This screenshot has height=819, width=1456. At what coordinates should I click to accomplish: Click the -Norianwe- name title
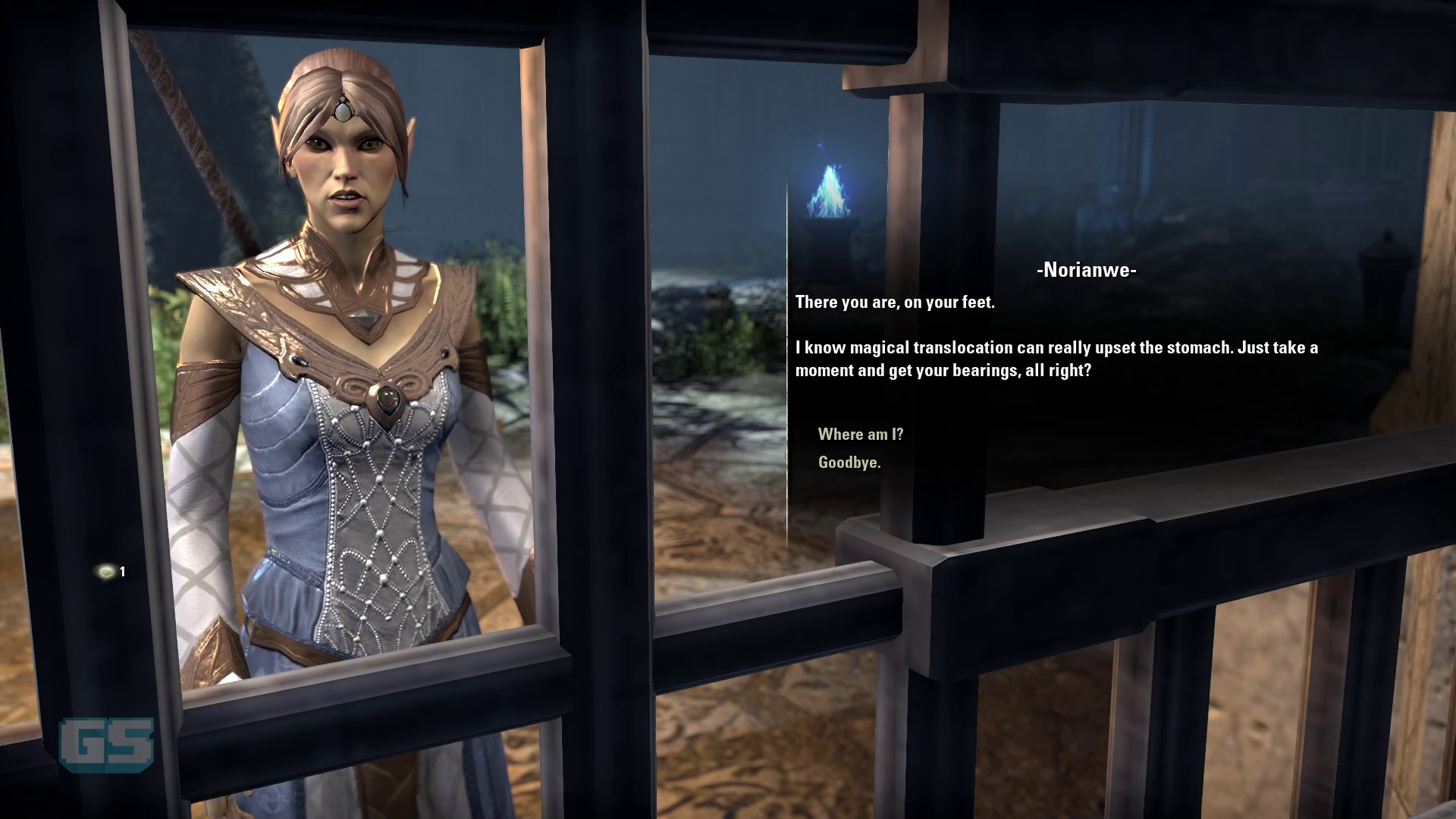click(1087, 269)
